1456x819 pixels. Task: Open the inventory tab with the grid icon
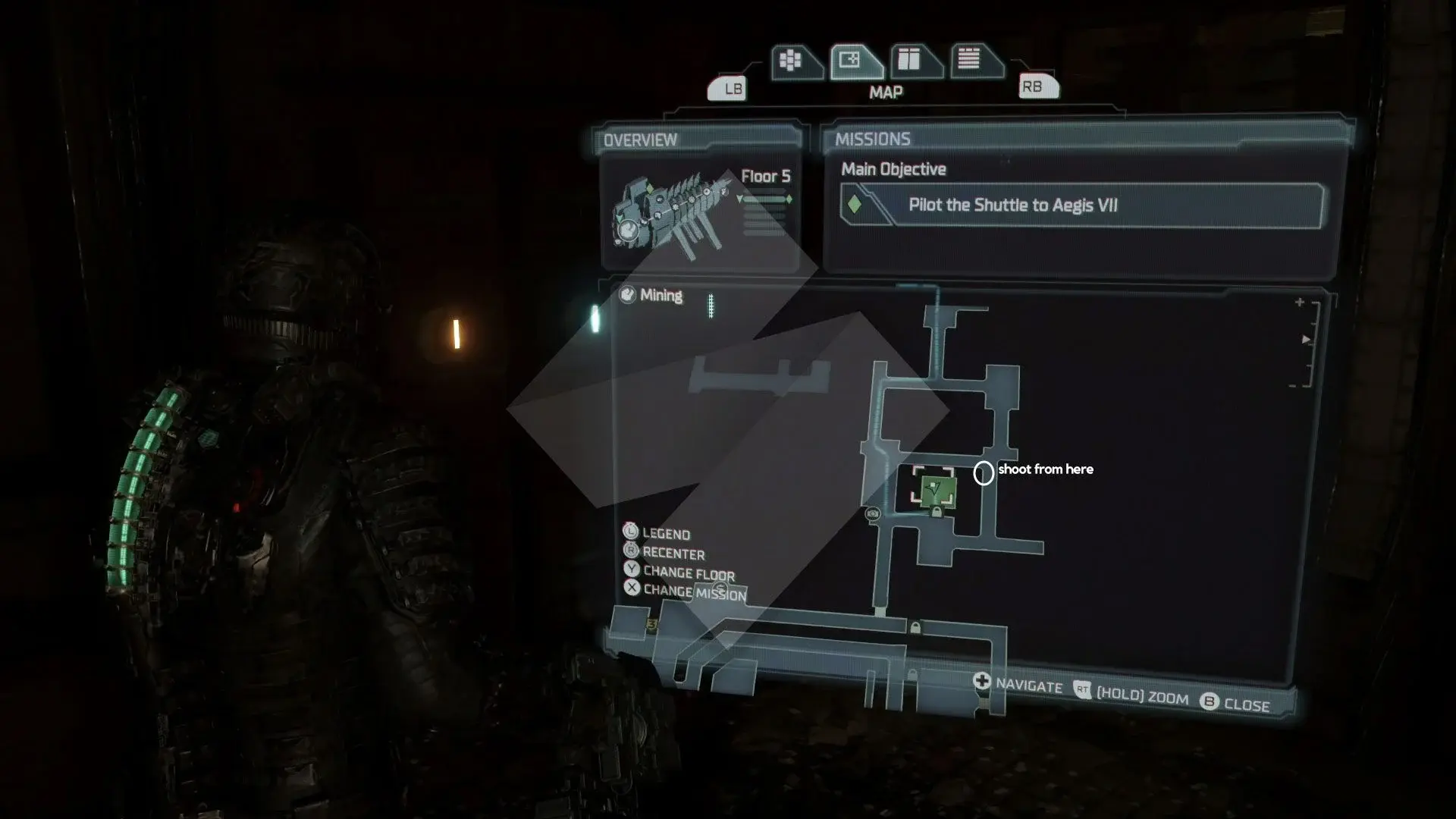(792, 61)
